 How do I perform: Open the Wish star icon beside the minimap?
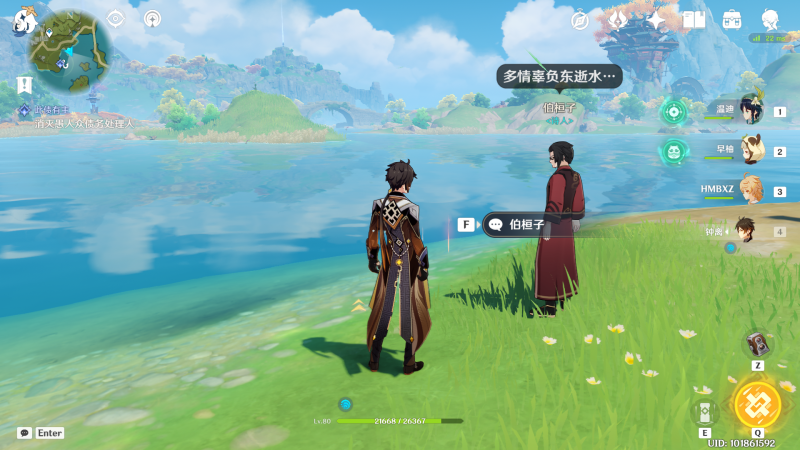pos(152,18)
